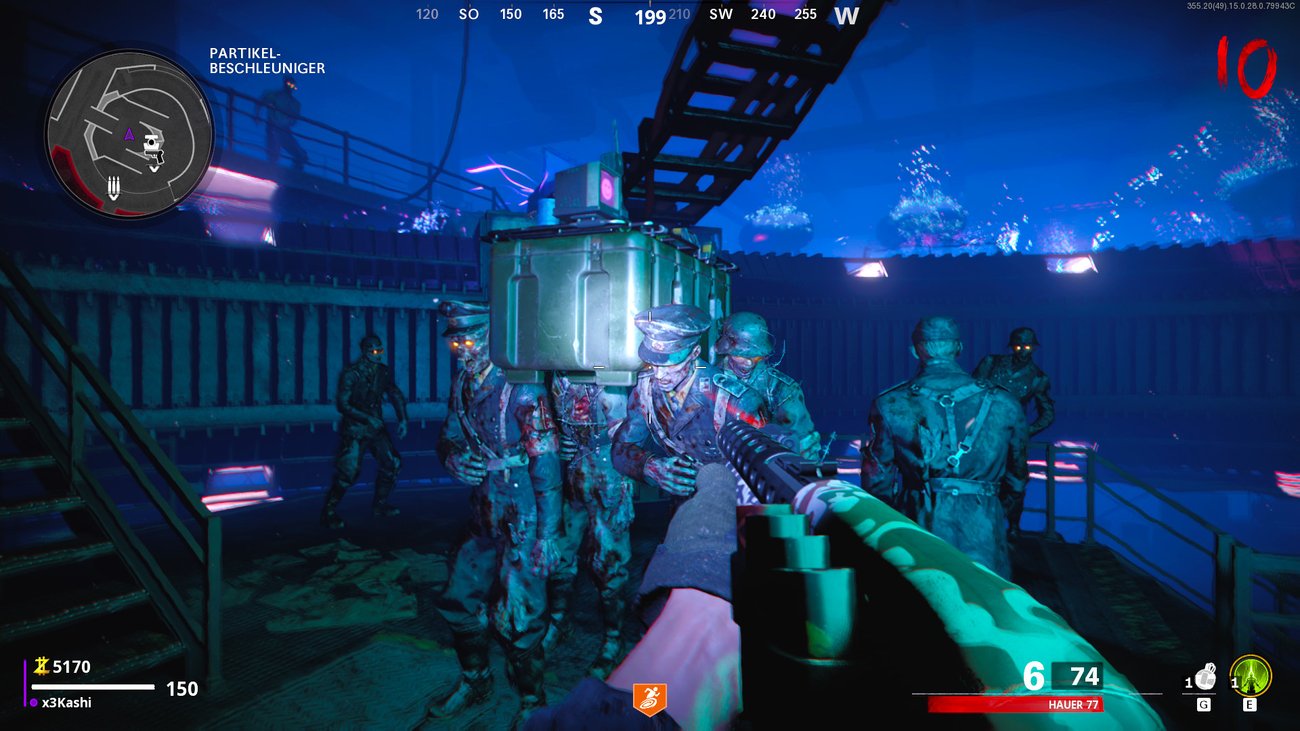
Task: Click the purple player arrow on the minimap
Action: 129,135
